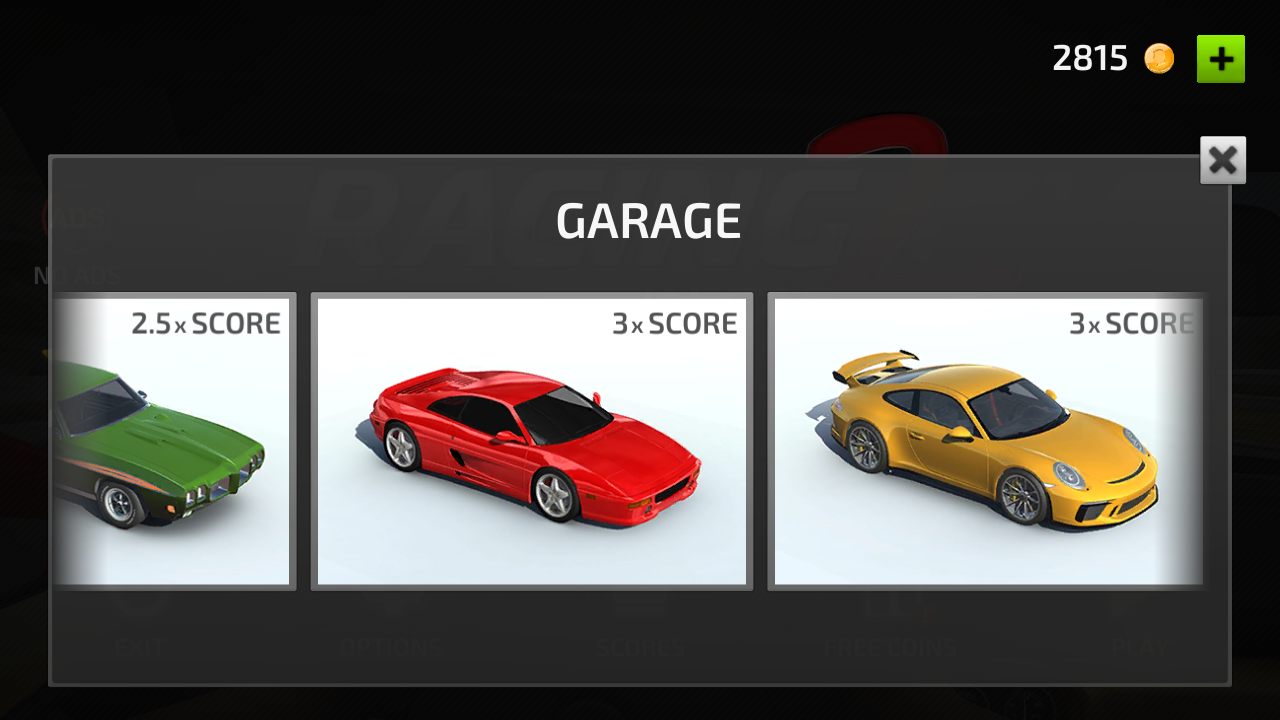This screenshot has height=720, width=1280.
Task: Click the 2.5x SCORE label
Action: [x=207, y=323]
